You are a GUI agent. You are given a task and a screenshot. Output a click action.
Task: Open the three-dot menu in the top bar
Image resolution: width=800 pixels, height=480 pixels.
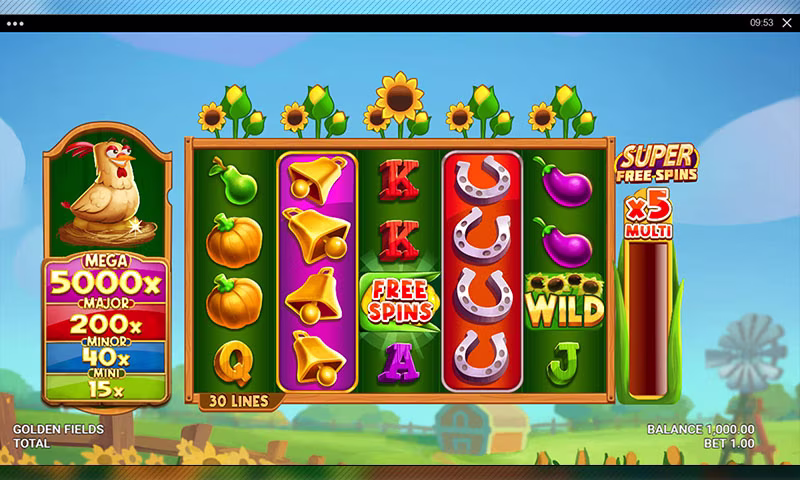click(x=15, y=23)
